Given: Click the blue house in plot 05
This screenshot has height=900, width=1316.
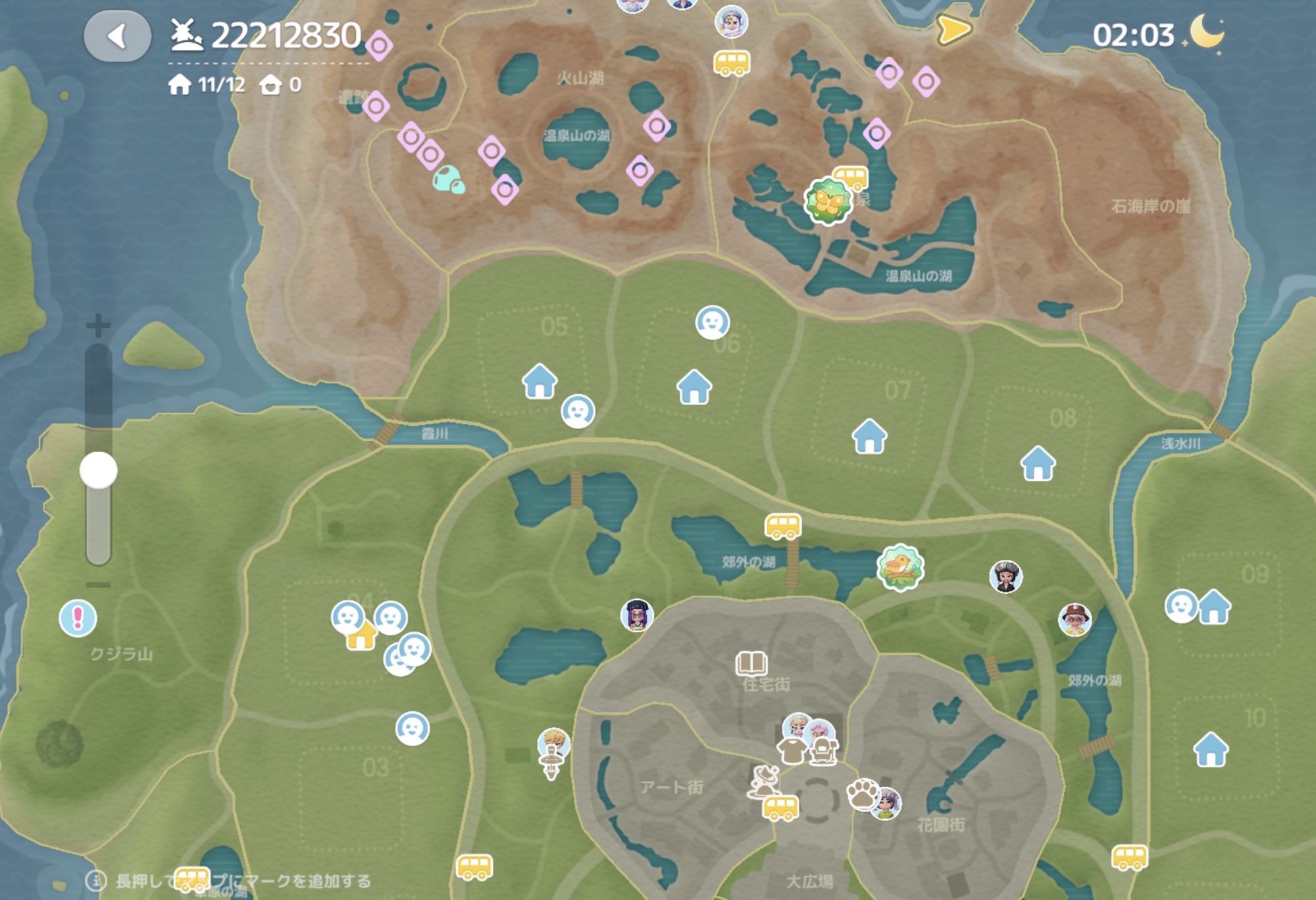Looking at the screenshot, I should (540, 381).
